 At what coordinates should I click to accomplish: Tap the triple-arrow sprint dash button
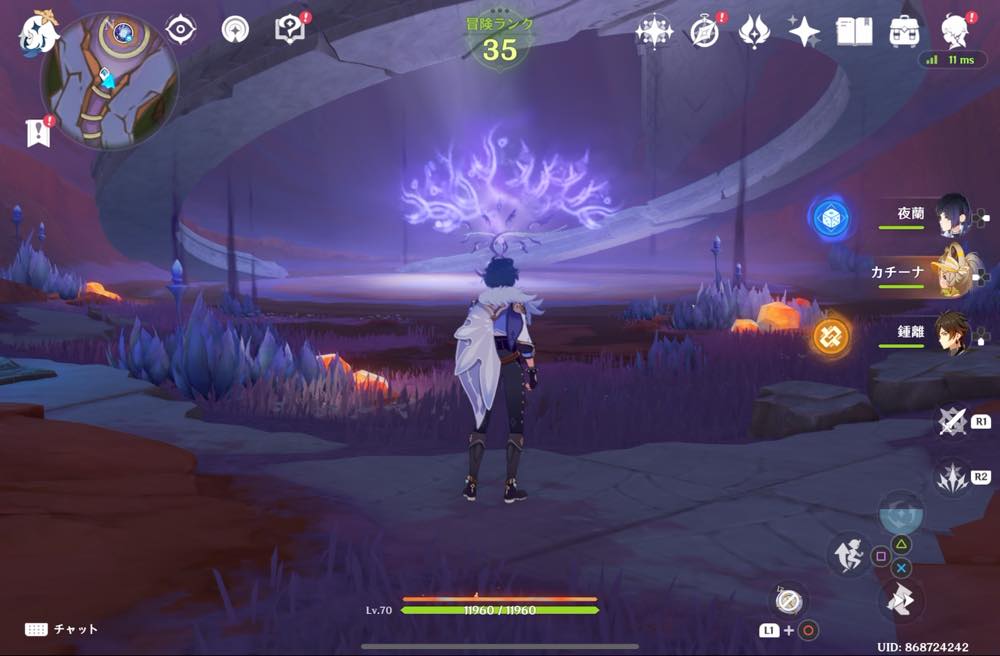tap(901, 601)
